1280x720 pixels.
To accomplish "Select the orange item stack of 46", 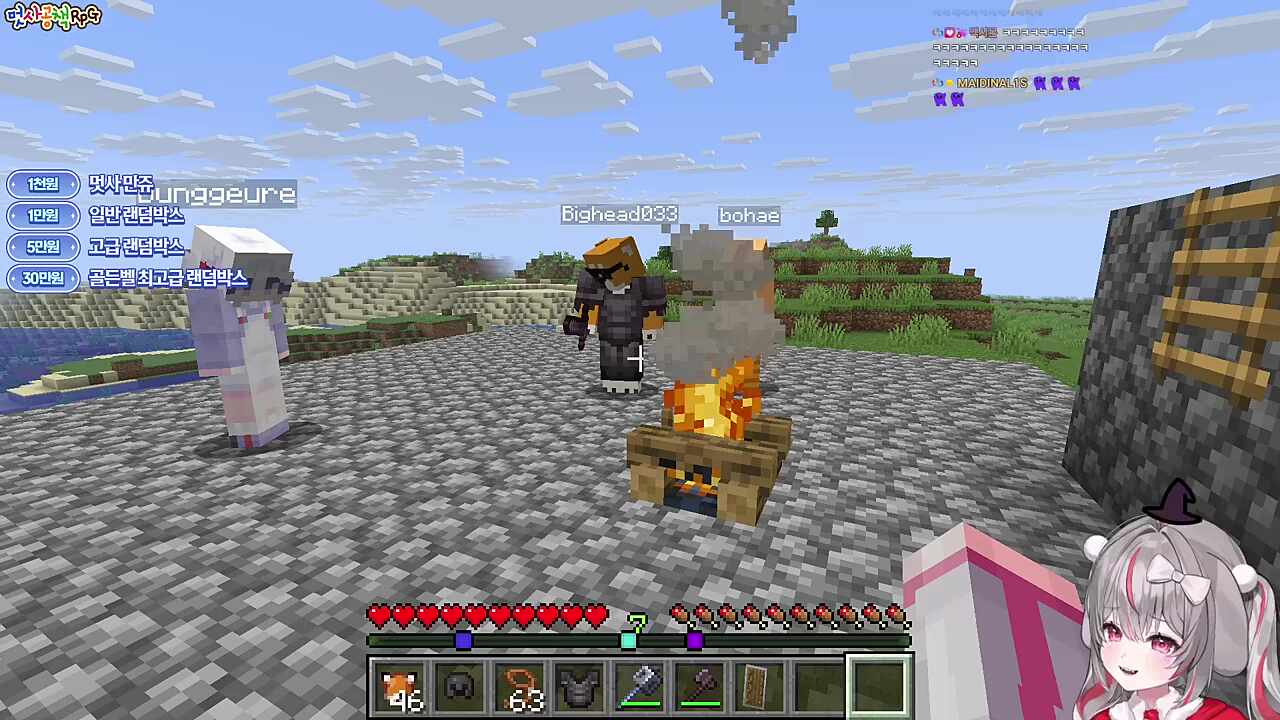I will click(x=400, y=687).
